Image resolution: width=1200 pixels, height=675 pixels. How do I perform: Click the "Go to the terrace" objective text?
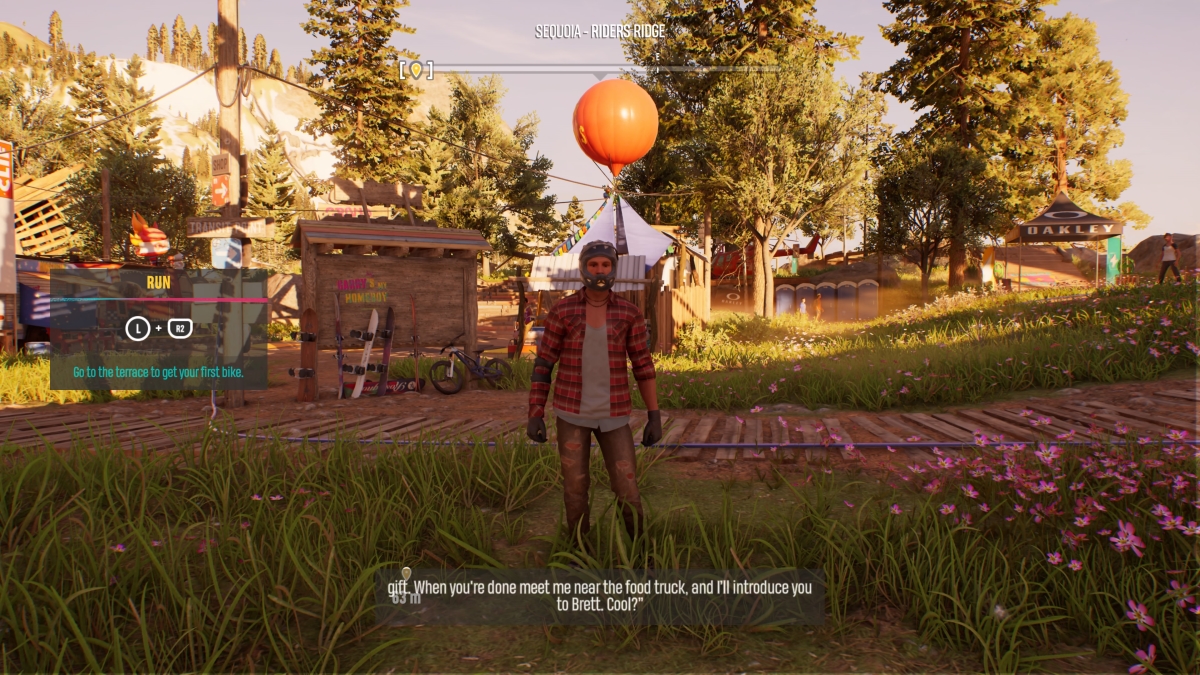(156, 372)
